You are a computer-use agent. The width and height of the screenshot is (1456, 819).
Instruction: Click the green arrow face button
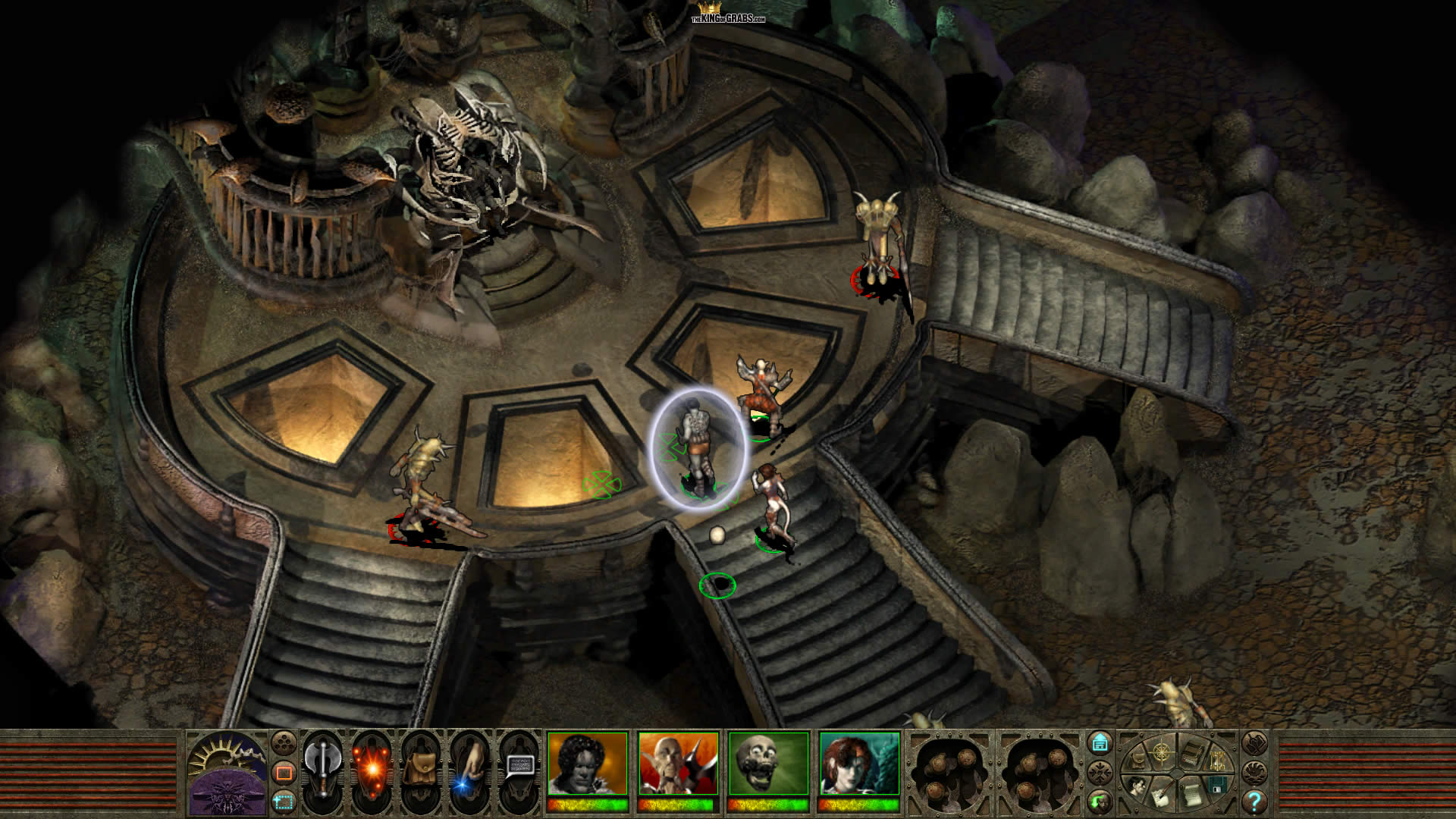click(1100, 800)
